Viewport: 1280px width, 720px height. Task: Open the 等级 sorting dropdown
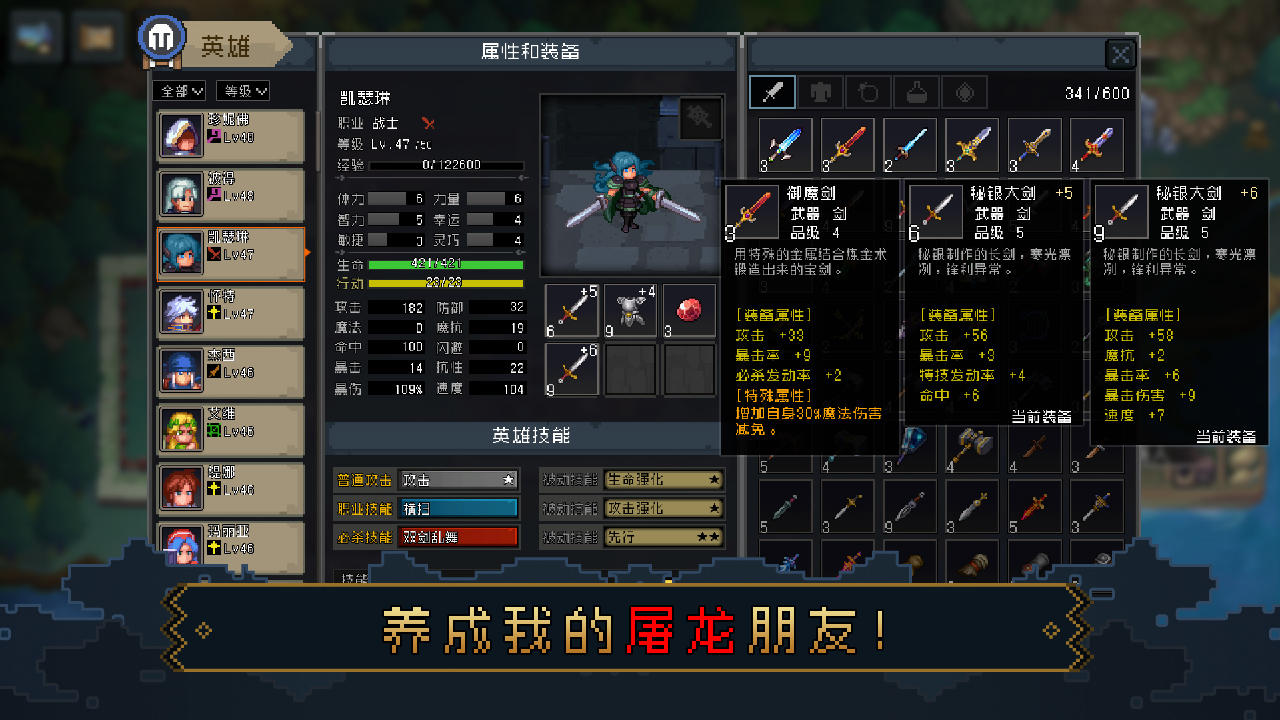click(245, 90)
